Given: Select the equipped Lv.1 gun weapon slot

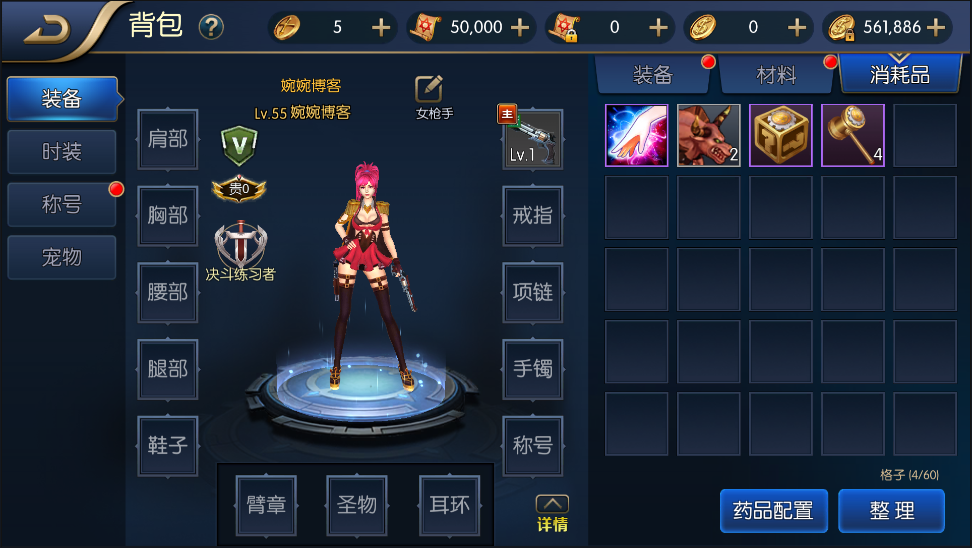Looking at the screenshot, I should pyautogui.click(x=531, y=139).
